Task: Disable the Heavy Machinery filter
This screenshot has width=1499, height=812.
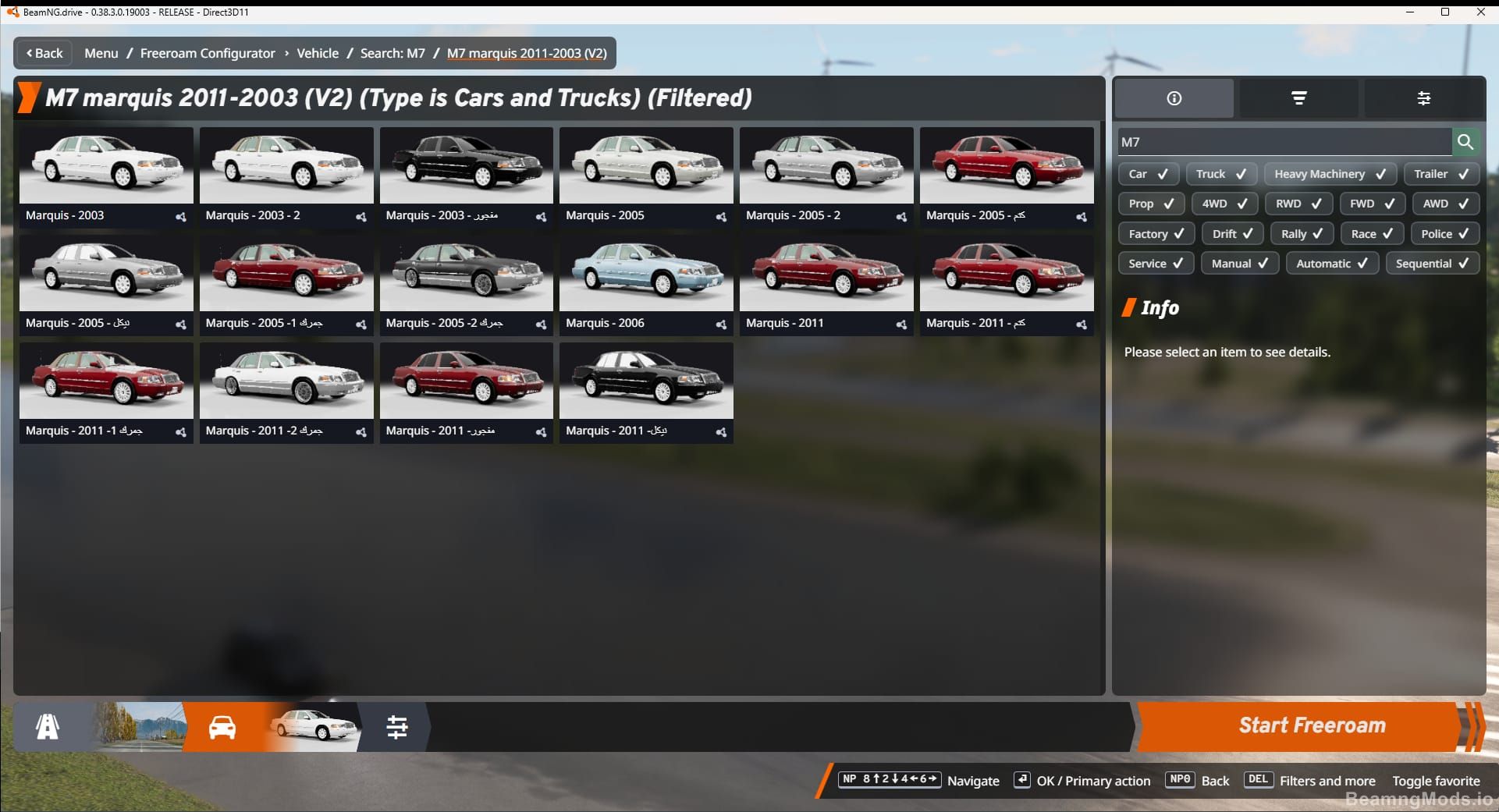Action: [x=1330, y=173]
